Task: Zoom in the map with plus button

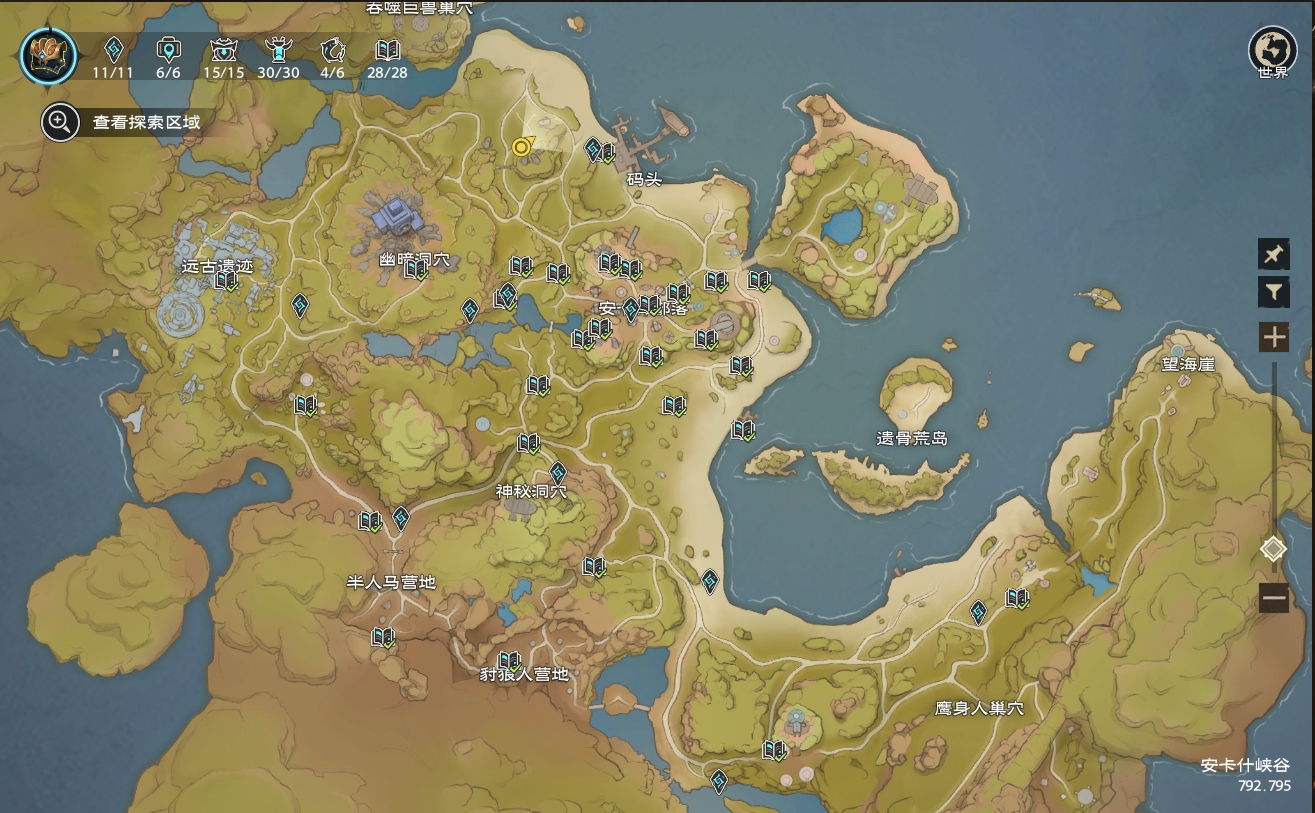Action: (x=1273, y=337)
